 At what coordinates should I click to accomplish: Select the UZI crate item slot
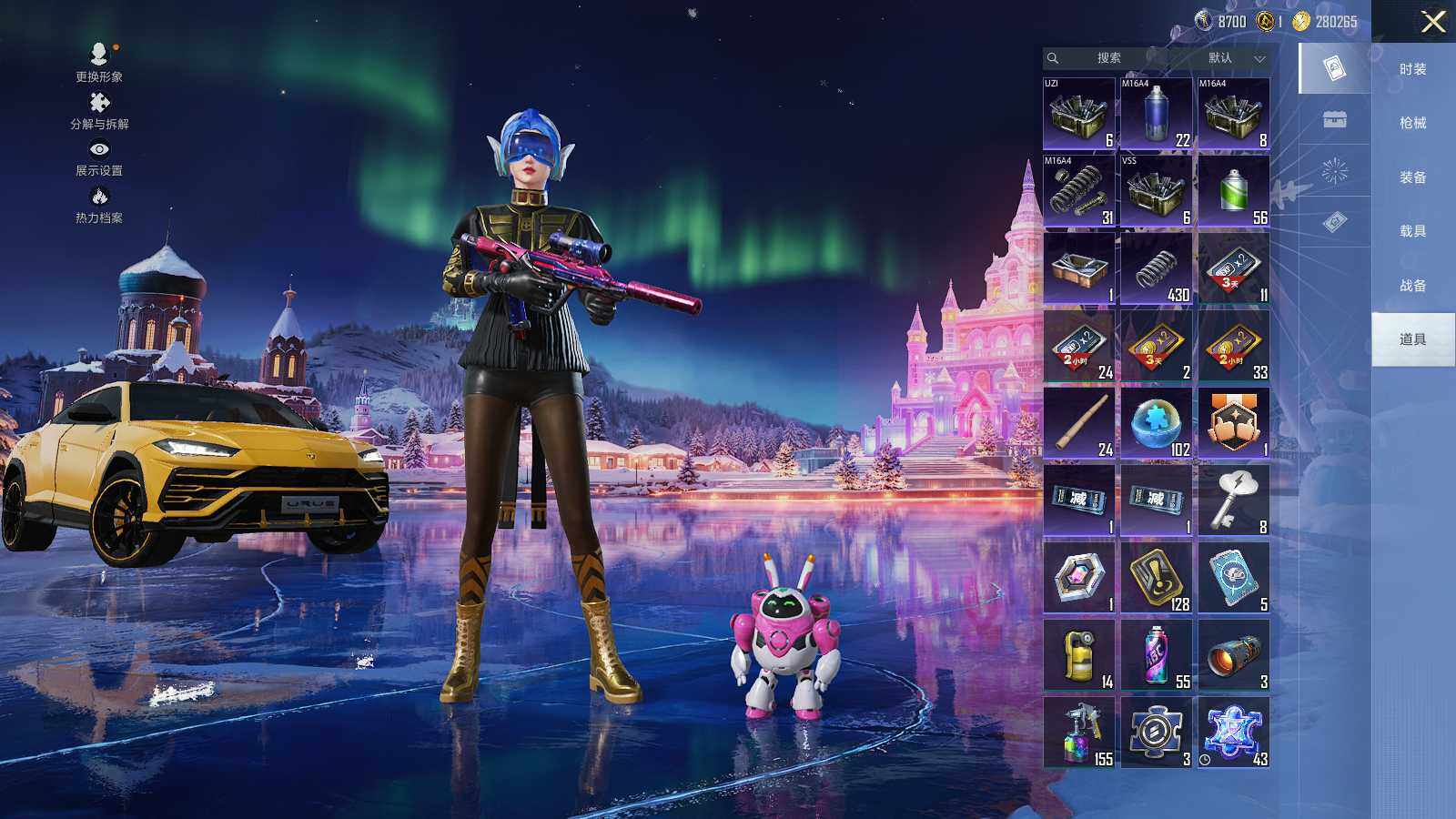tap(1079, 114)
